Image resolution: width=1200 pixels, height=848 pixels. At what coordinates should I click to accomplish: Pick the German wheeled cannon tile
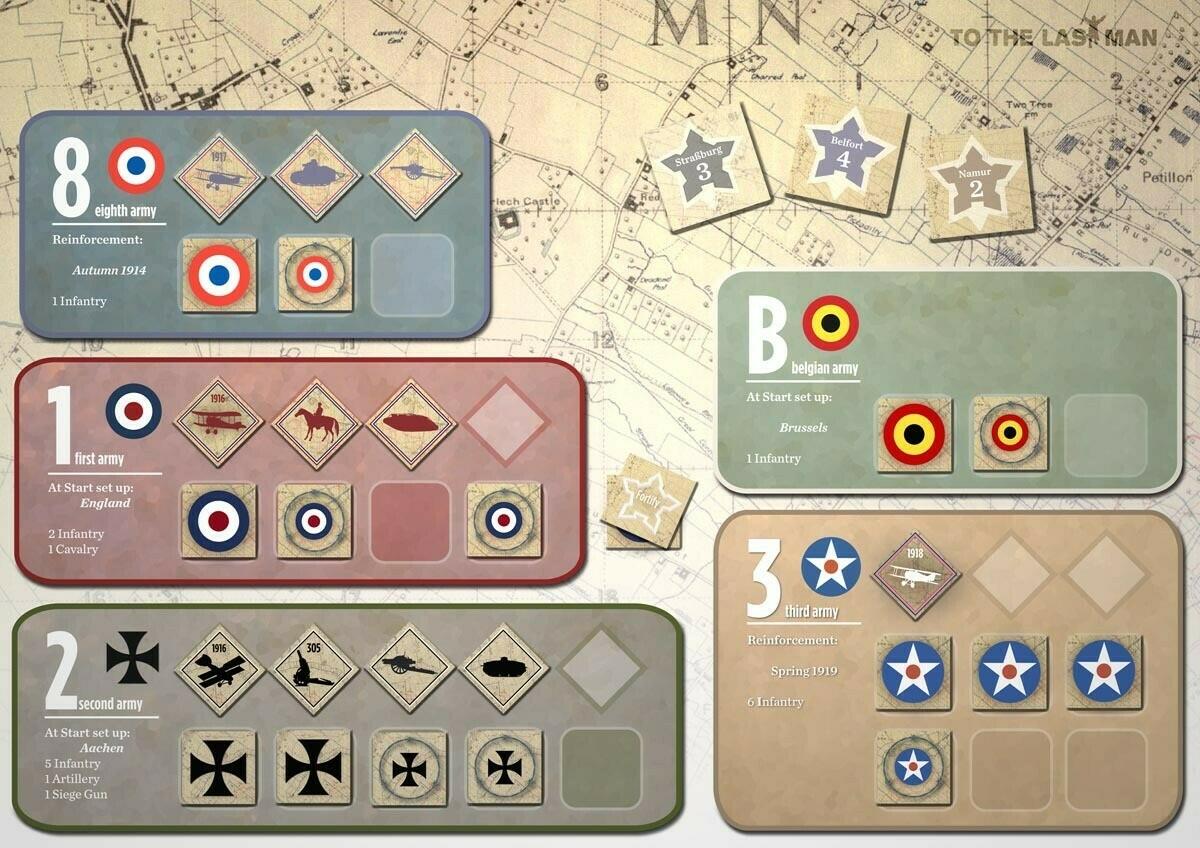pos(411,668)
